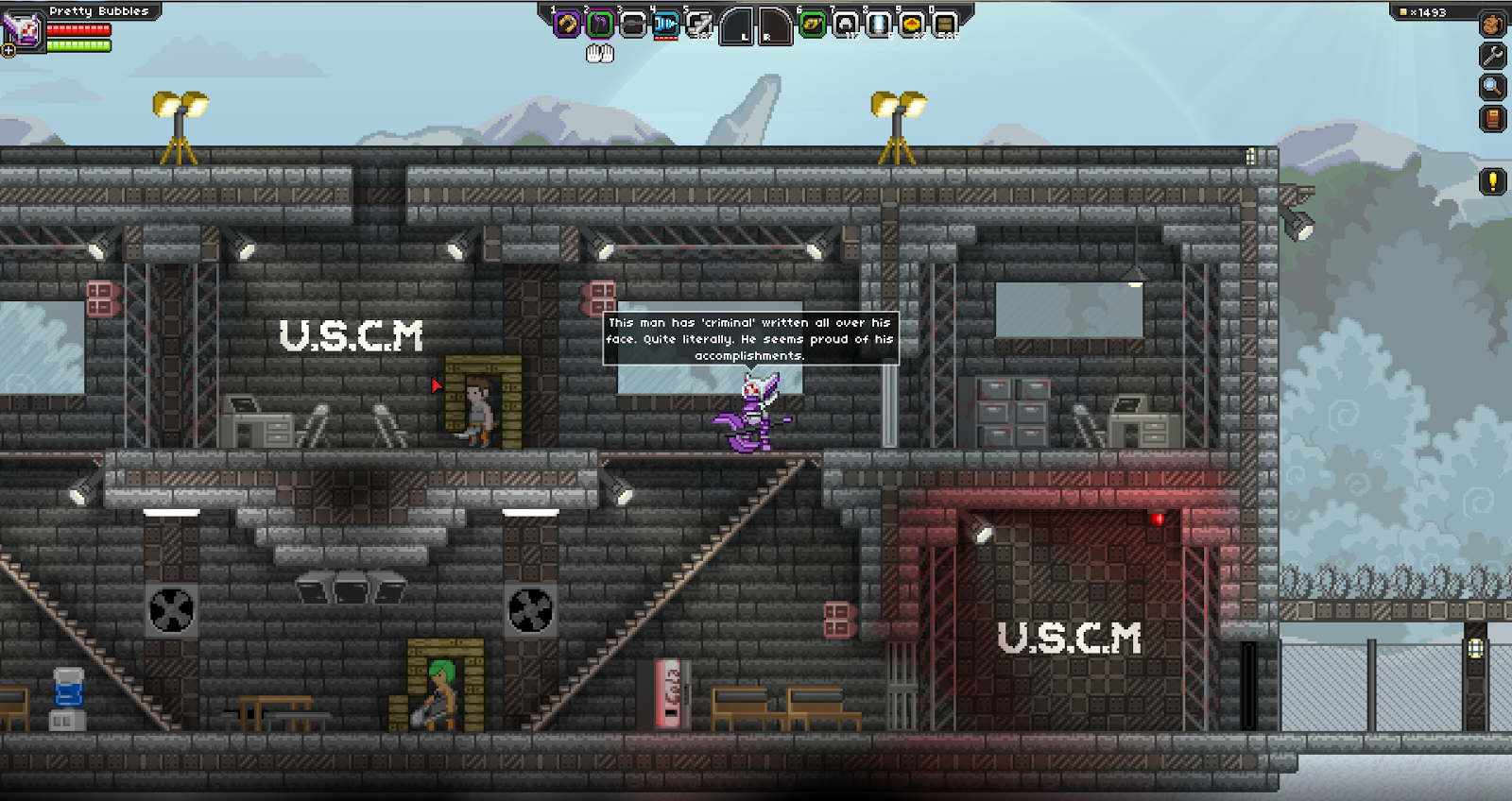Select the green-framed item in hotbar slot 6

(812, 25)
